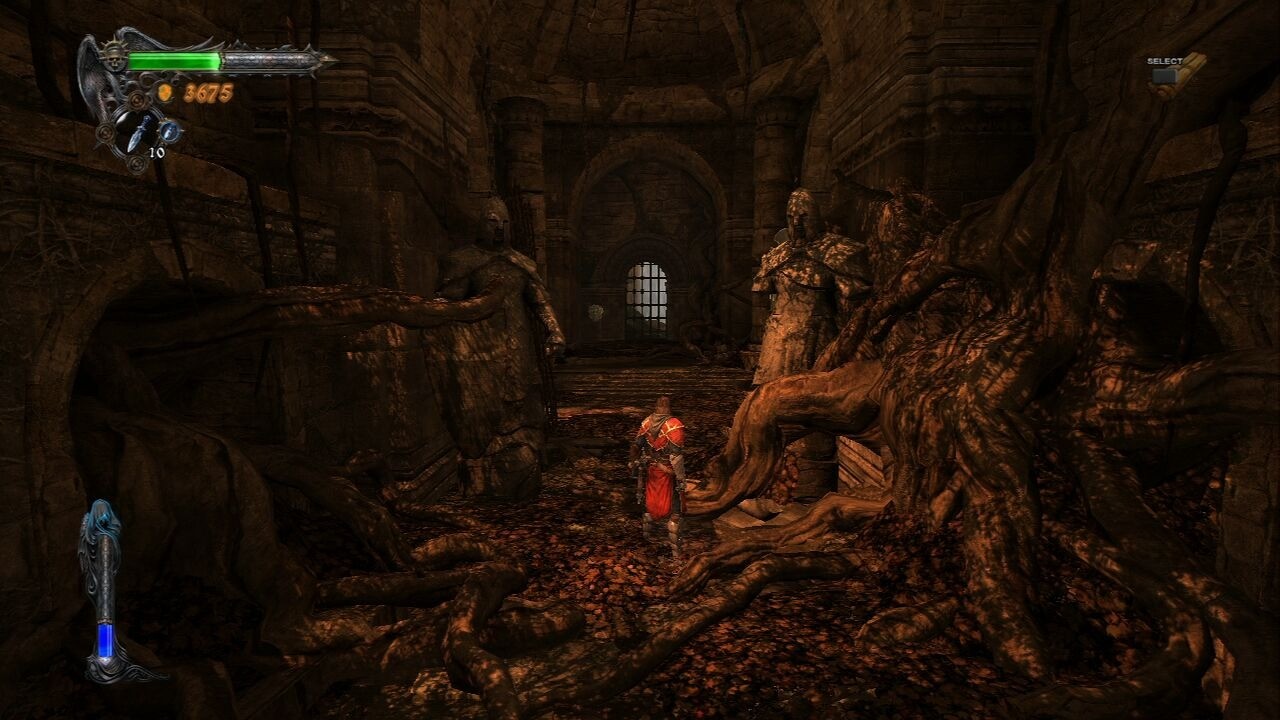
Task: Choose the blue fairy item icon
Action: point(170,130)
